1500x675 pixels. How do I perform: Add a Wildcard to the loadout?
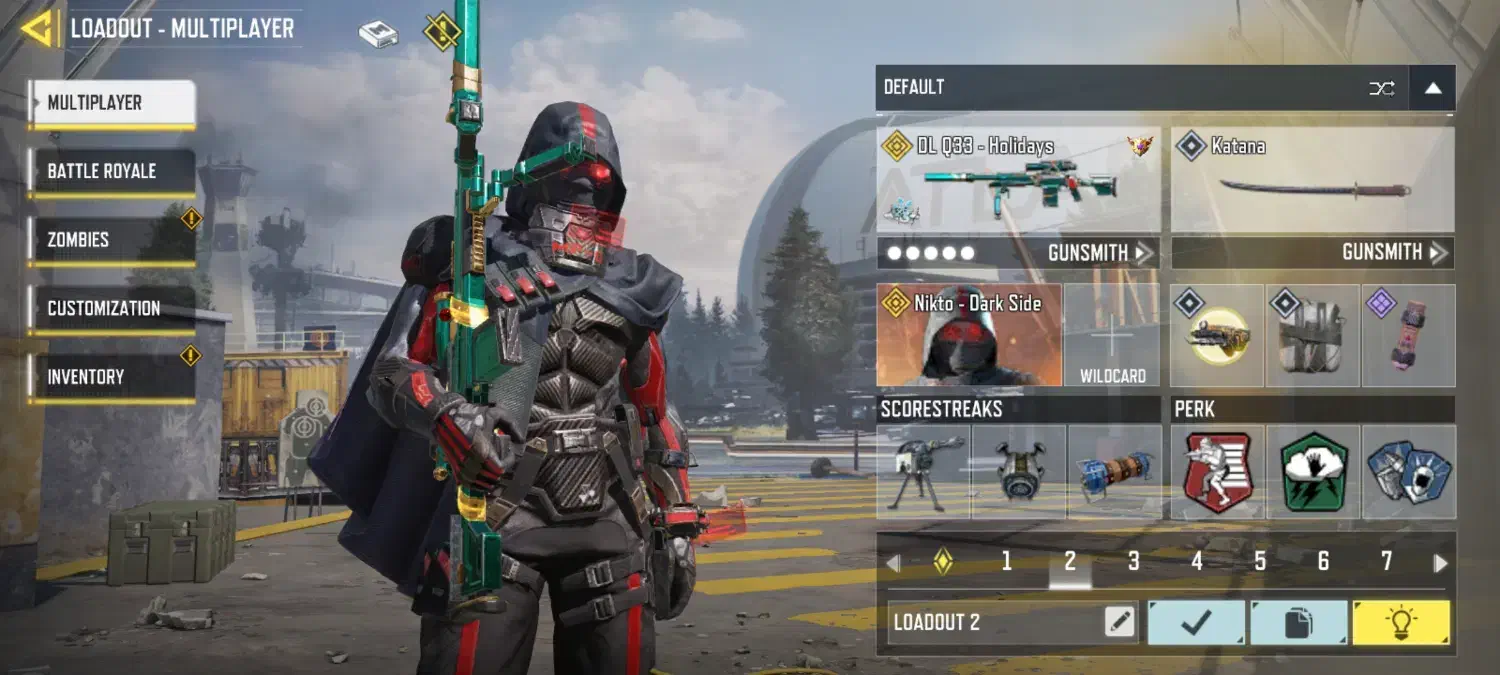pyautogui.click(x=1112, y=335)
